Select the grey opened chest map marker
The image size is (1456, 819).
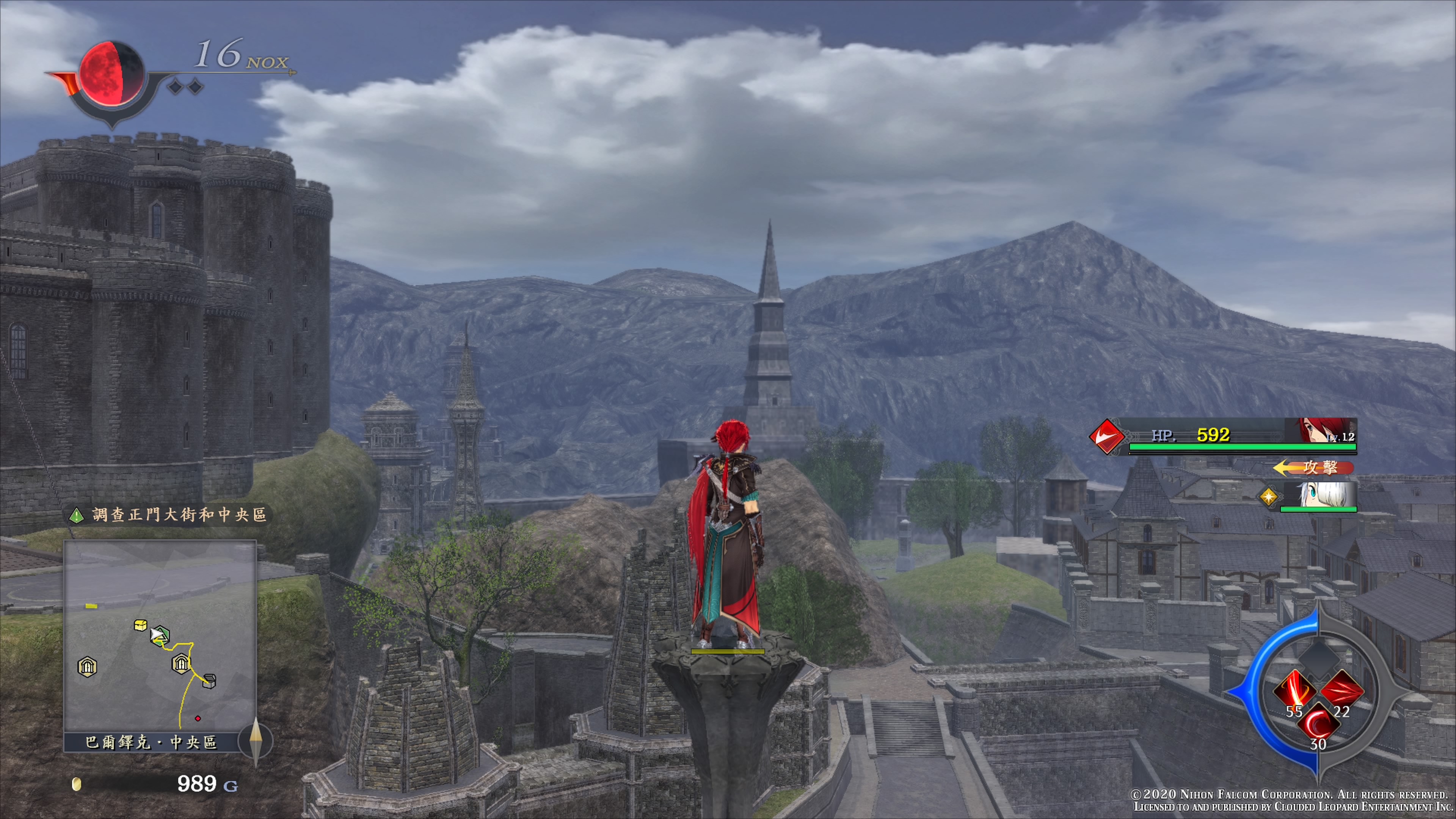209,681
